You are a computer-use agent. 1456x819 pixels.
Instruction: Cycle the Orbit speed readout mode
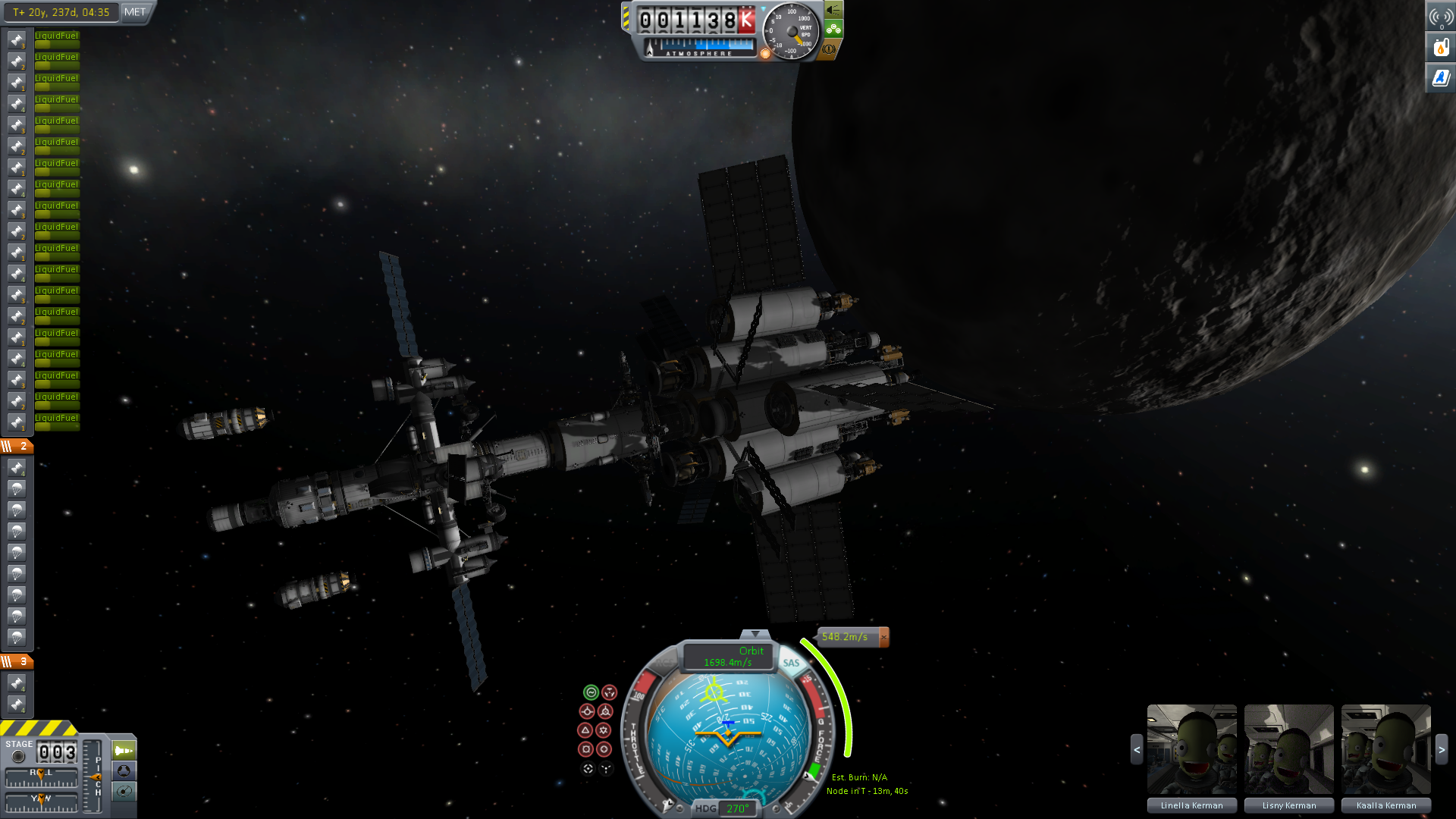click(x=728, y=657)
